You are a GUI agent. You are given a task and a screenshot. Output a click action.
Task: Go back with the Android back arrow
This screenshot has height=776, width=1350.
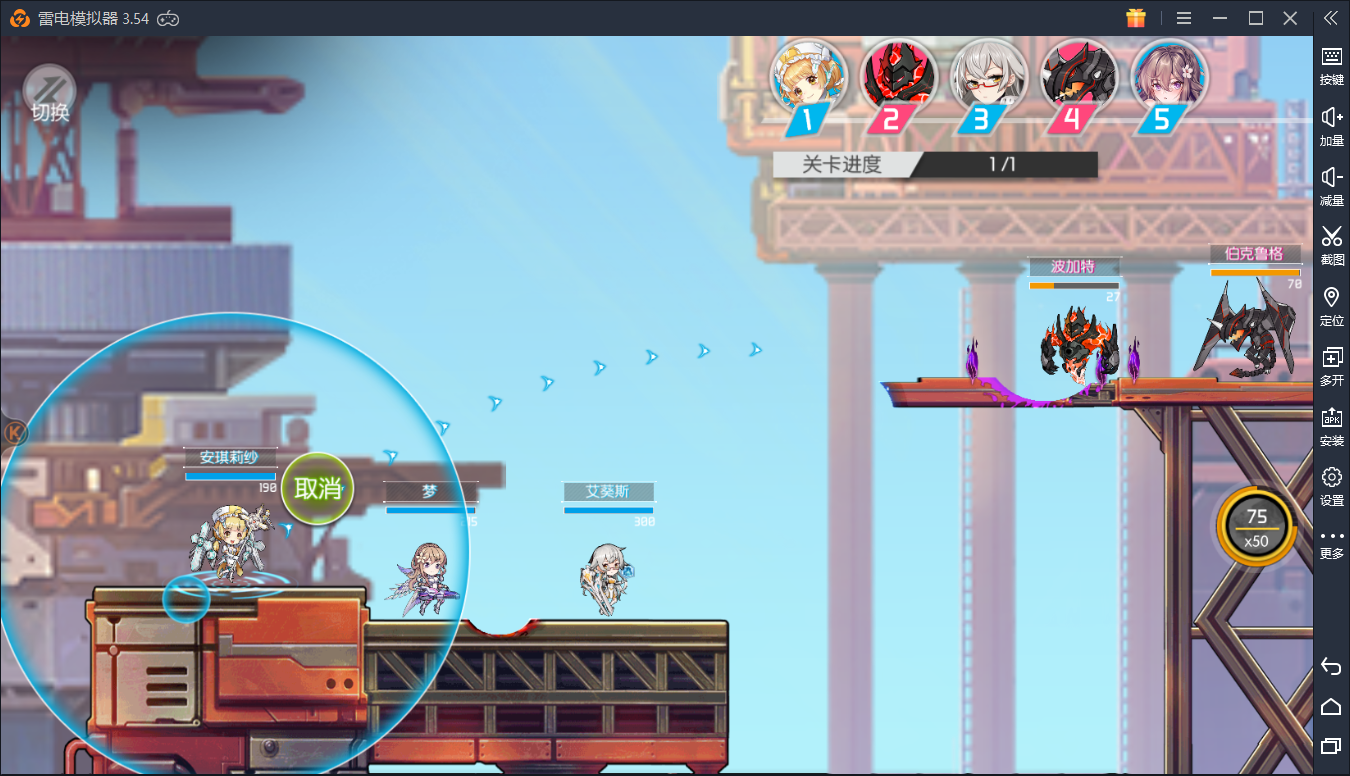[1330, 666]
